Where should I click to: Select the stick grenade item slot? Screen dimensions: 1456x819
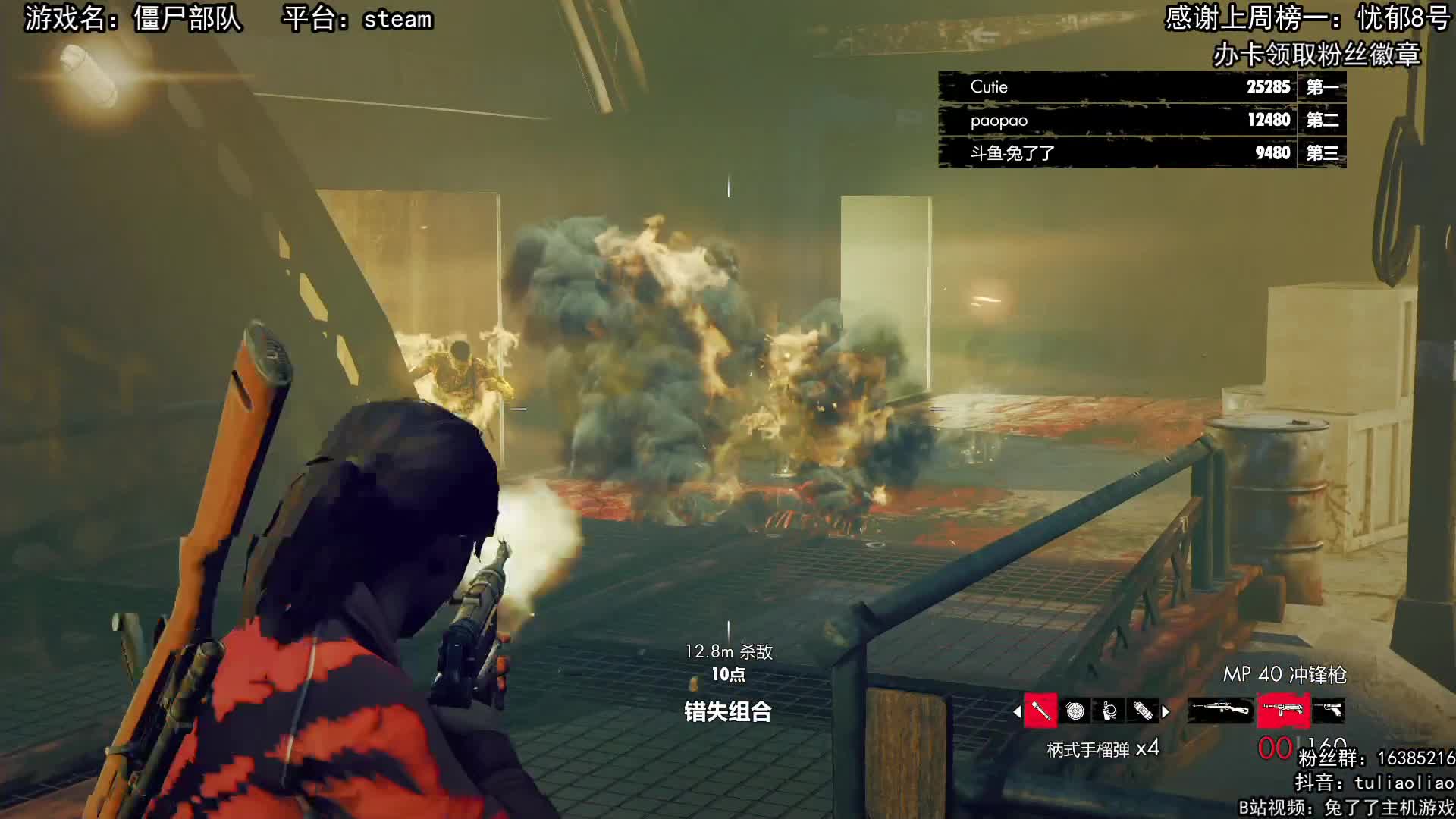pyautogui.click(x=1040, y=711)
